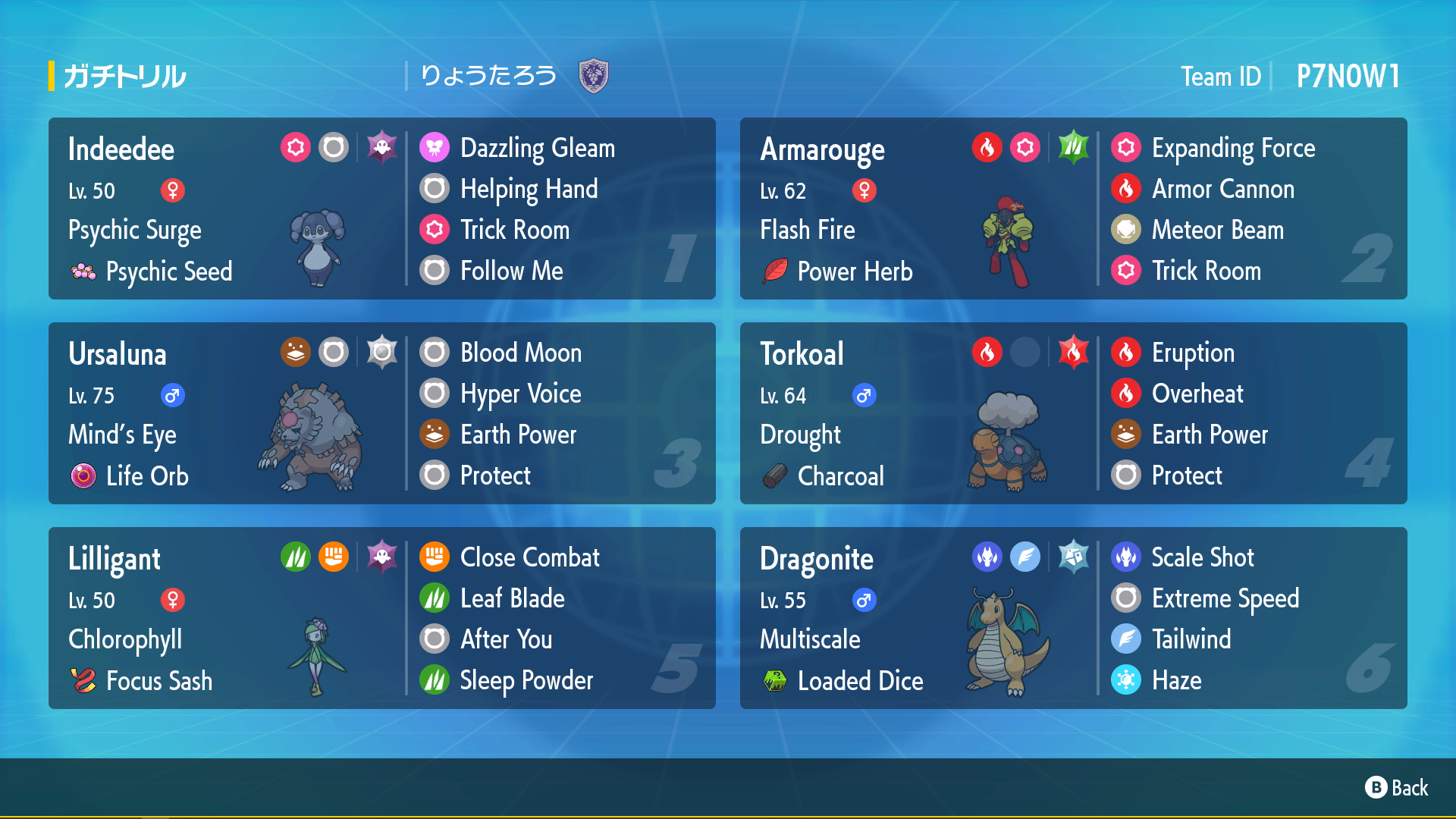
Task: Click Indeedee's Psychic Seed held item
Action: pyautogui.click(x=168, y=271)
